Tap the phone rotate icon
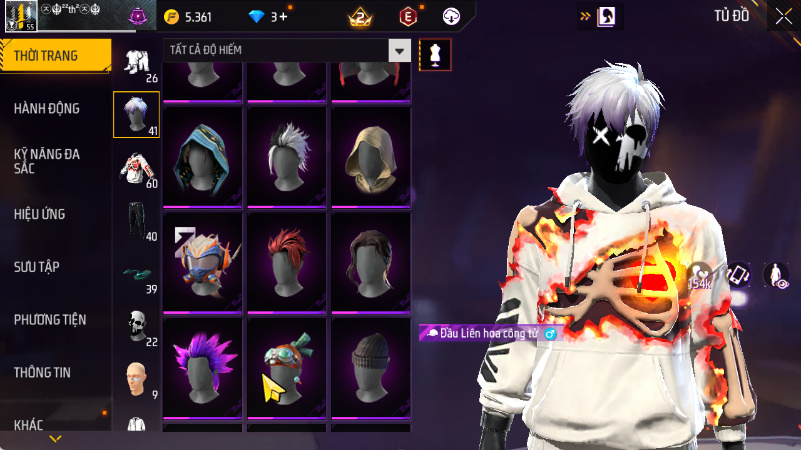 click(x=739, y=275)
